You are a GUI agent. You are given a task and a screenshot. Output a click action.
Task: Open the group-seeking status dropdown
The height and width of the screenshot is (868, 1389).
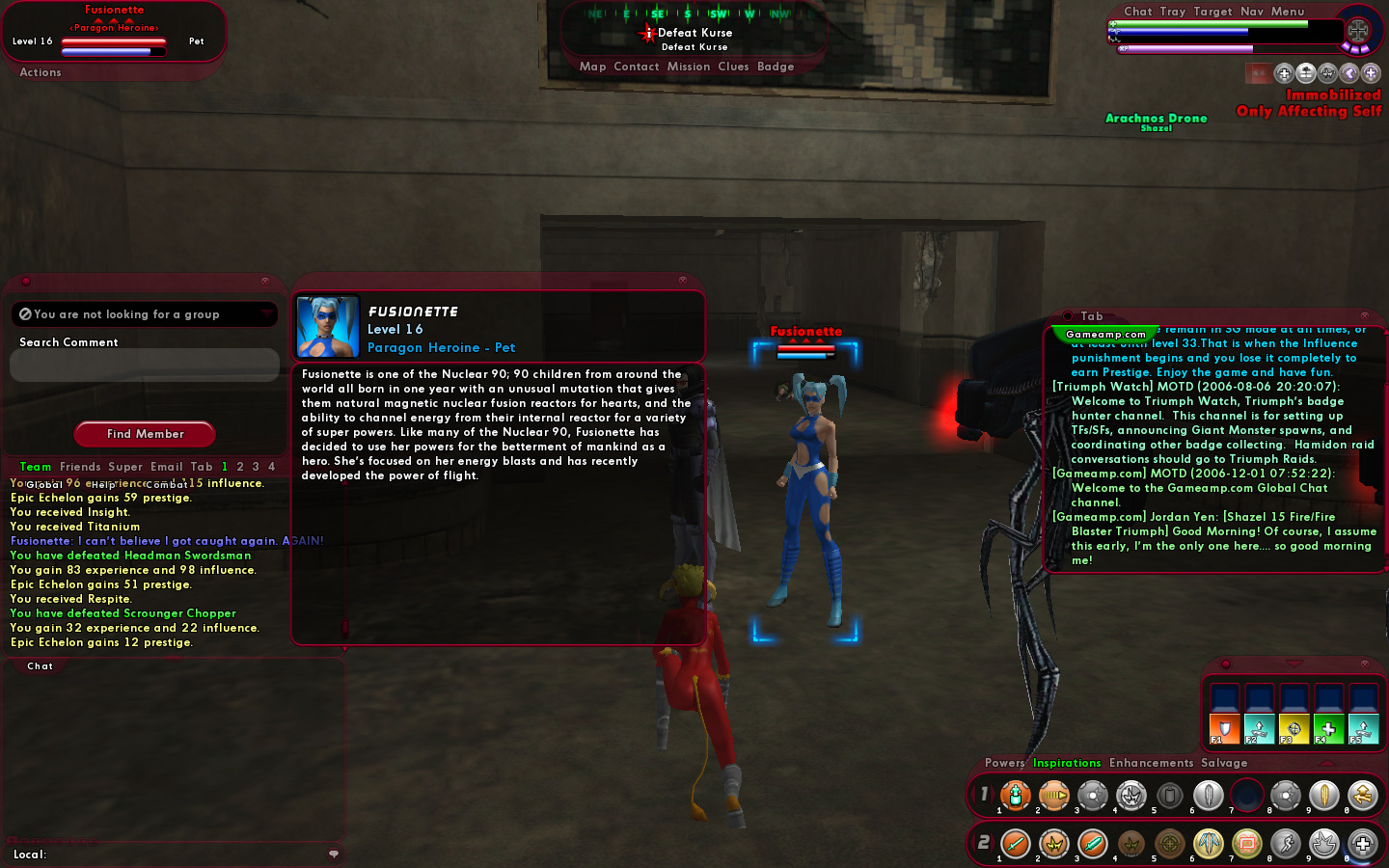145,314
